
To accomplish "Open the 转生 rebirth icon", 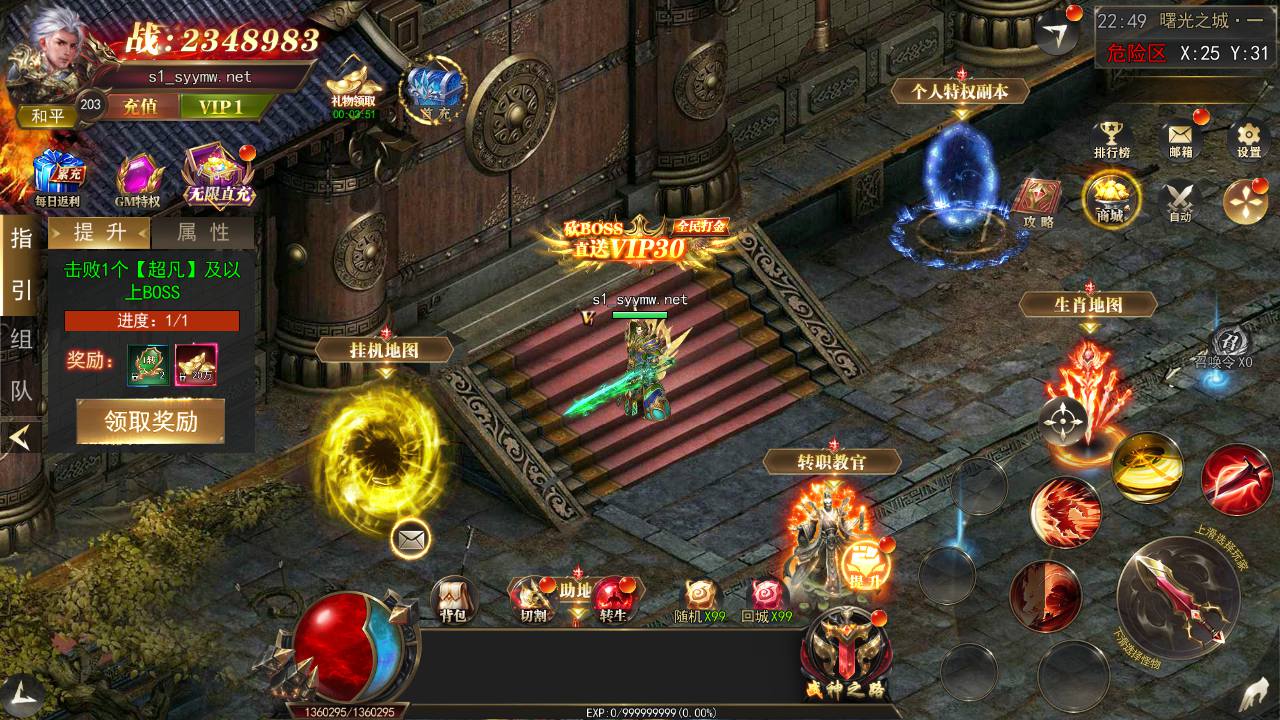I will 612,598.
